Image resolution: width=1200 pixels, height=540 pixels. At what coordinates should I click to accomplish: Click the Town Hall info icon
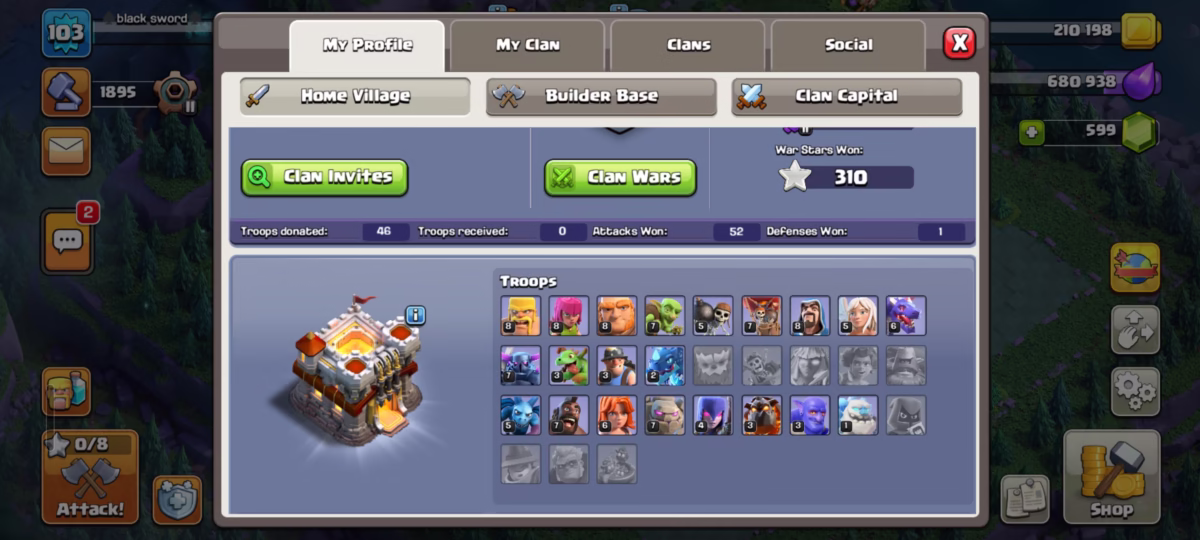415,316
